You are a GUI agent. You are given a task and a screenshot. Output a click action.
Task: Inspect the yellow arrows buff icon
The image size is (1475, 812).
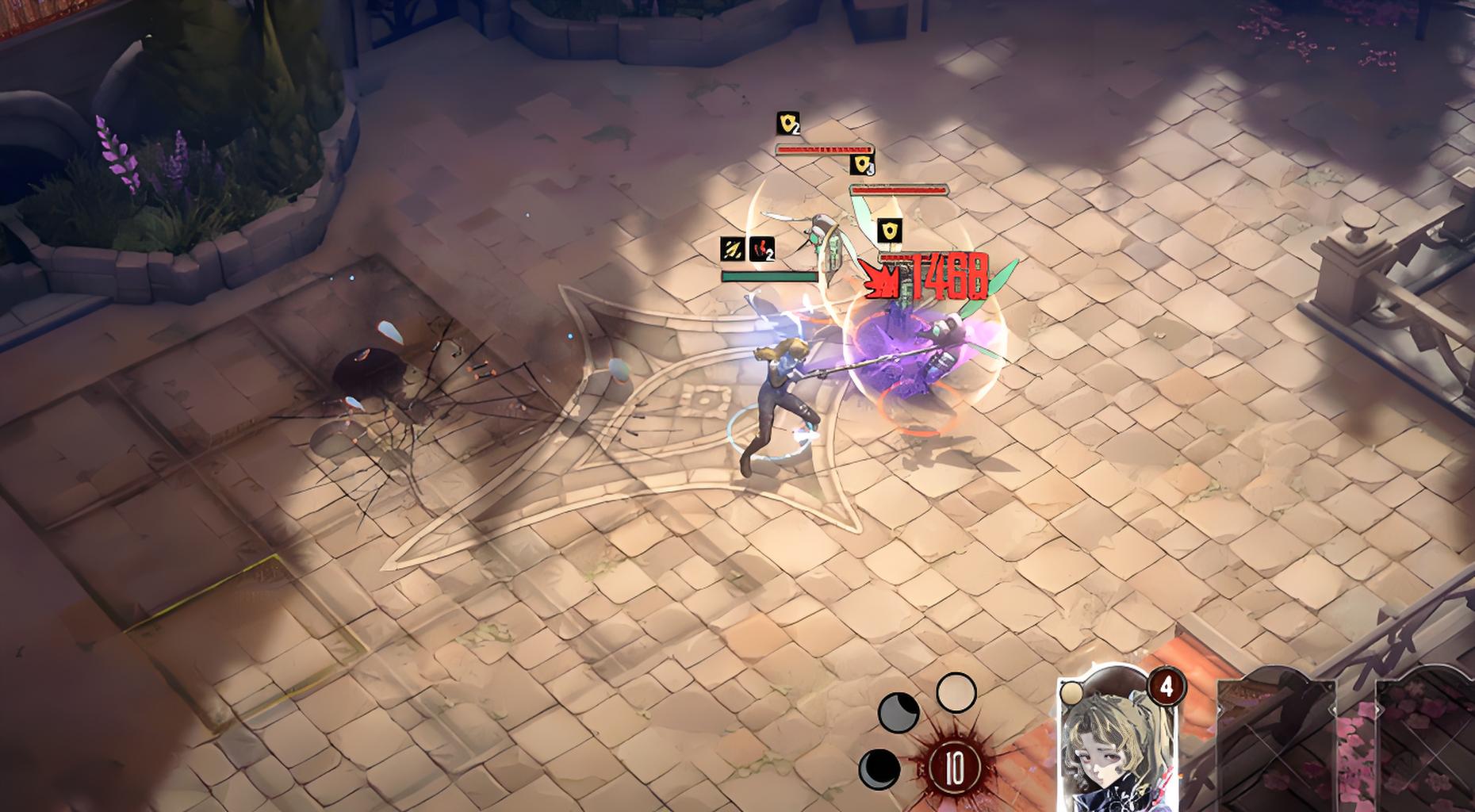point(732,249)
